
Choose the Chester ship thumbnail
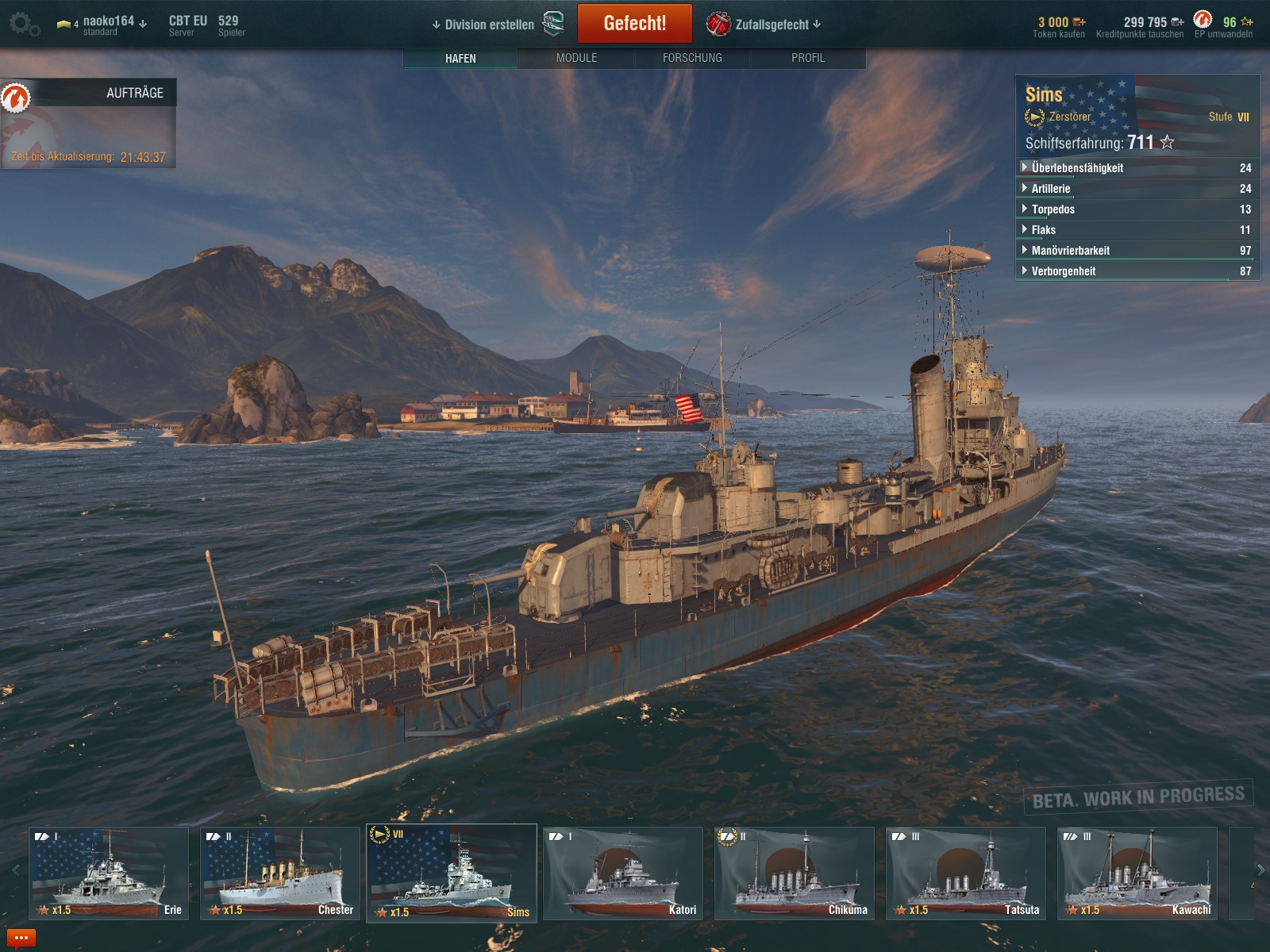(280, 873)
